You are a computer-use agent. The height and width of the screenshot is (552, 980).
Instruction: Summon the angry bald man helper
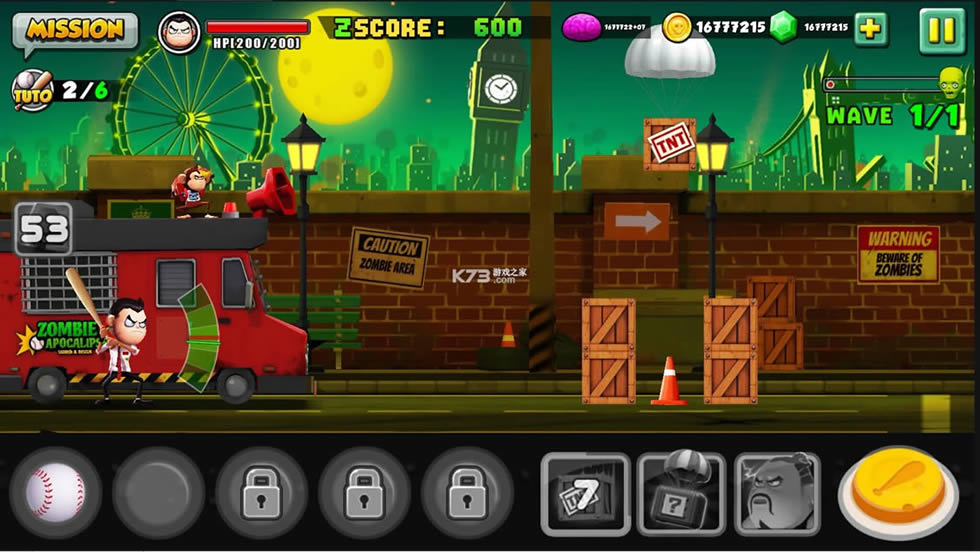tap(777, 493)
